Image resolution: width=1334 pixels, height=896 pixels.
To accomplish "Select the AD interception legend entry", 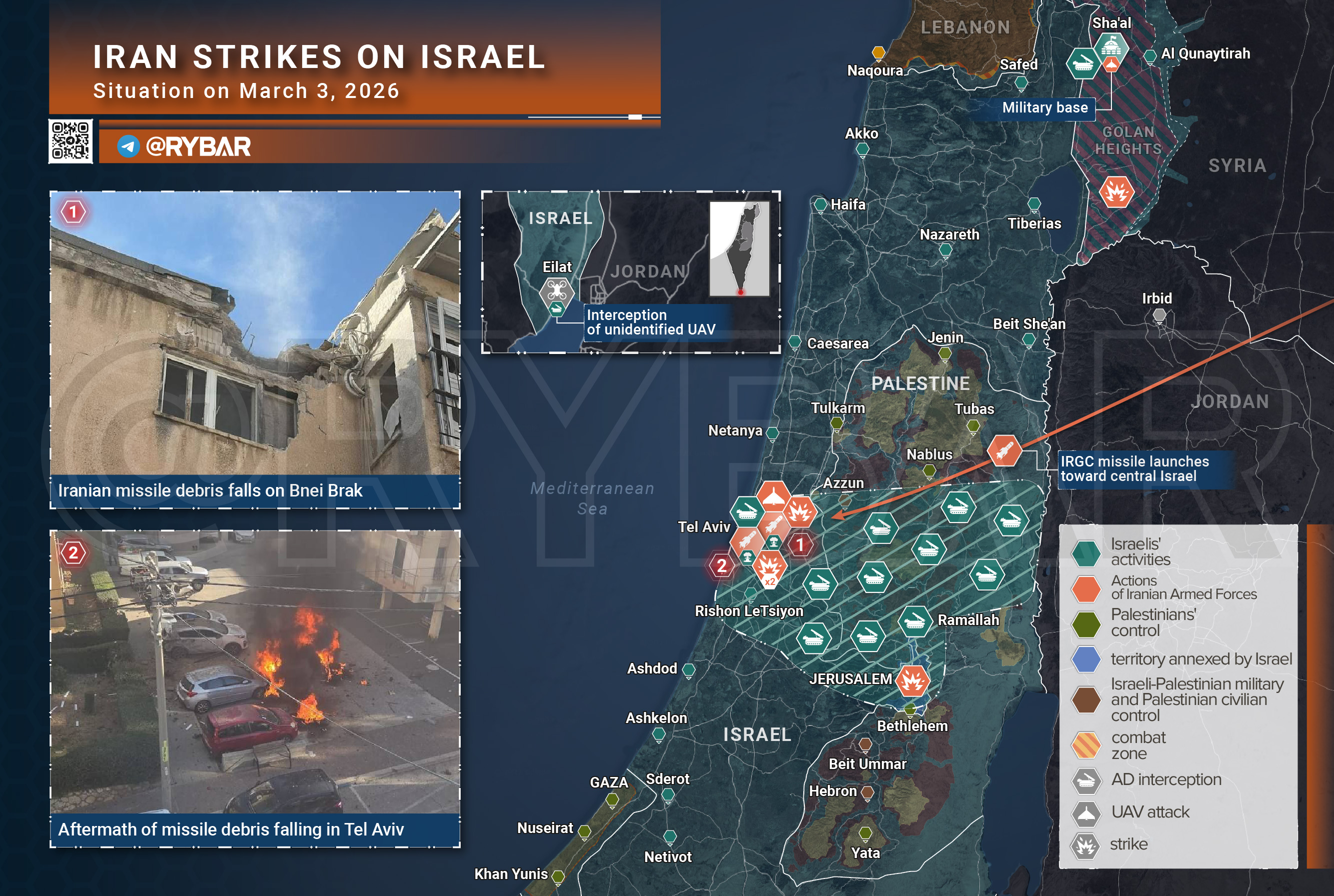I will [1165, 779].
